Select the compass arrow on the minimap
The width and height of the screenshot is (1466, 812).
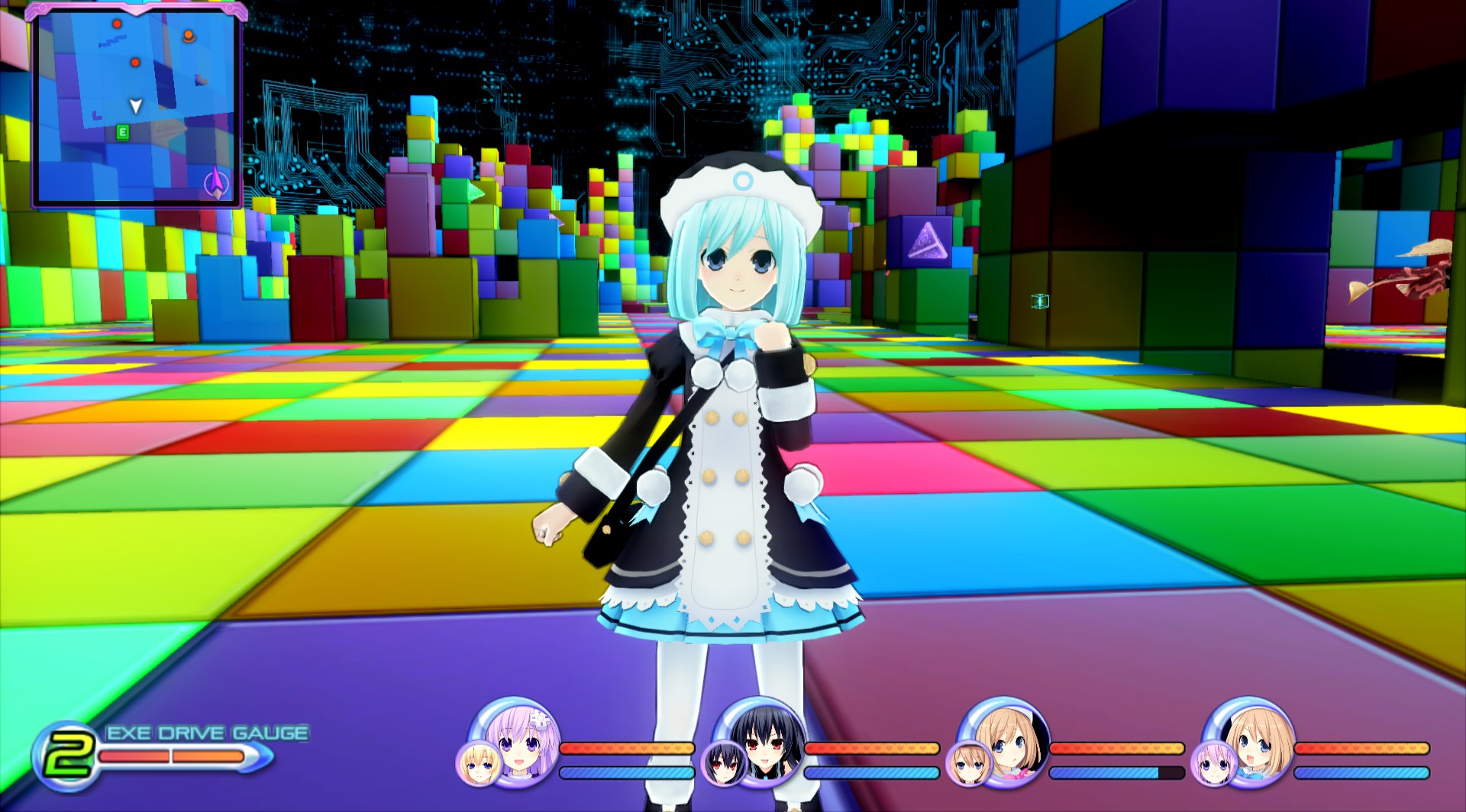tap(216, 182)
